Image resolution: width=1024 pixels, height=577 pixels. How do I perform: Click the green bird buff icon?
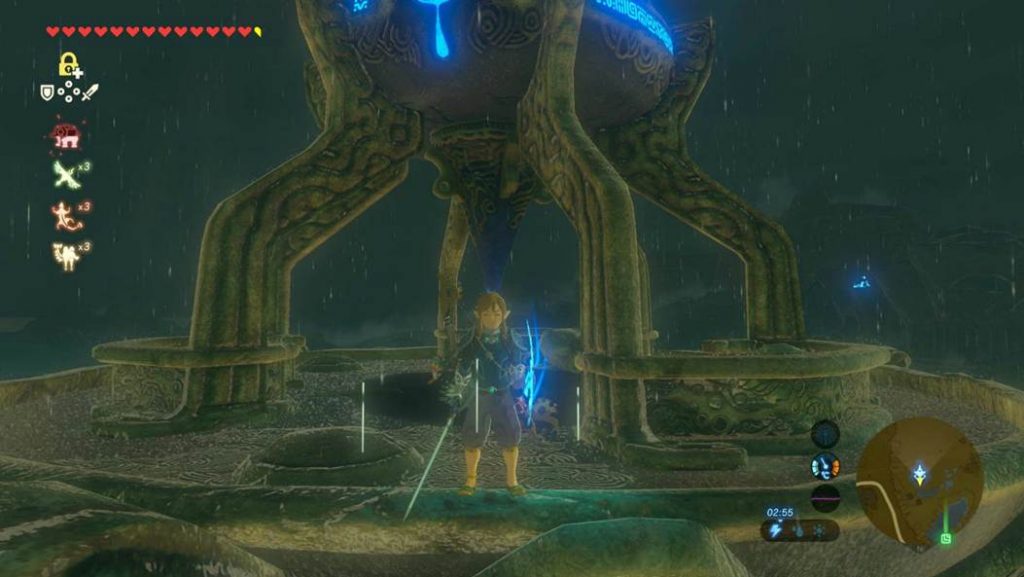[x=66, y=174]
